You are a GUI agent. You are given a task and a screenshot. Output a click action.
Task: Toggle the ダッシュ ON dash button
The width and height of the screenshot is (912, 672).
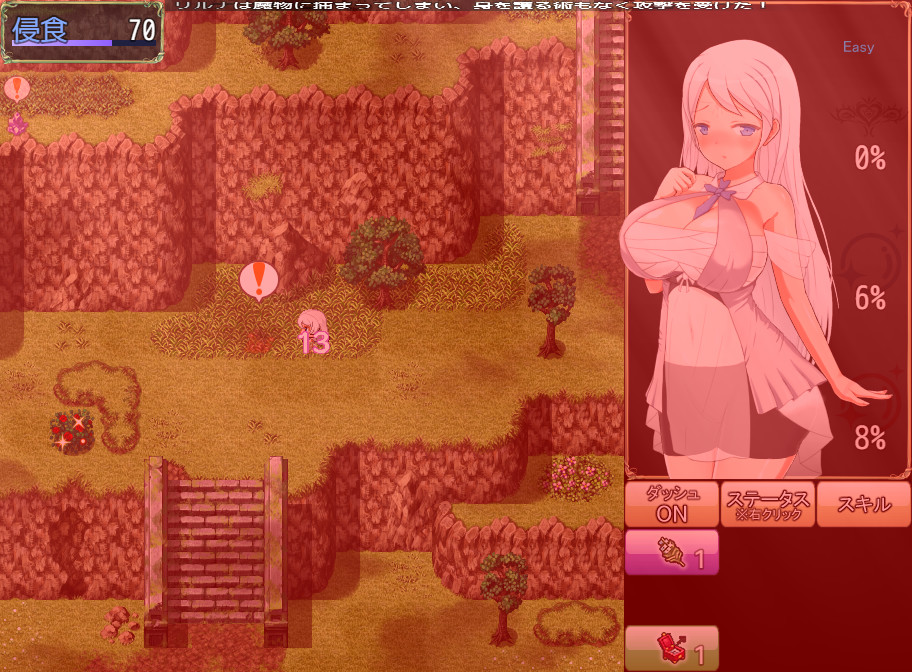672,504
